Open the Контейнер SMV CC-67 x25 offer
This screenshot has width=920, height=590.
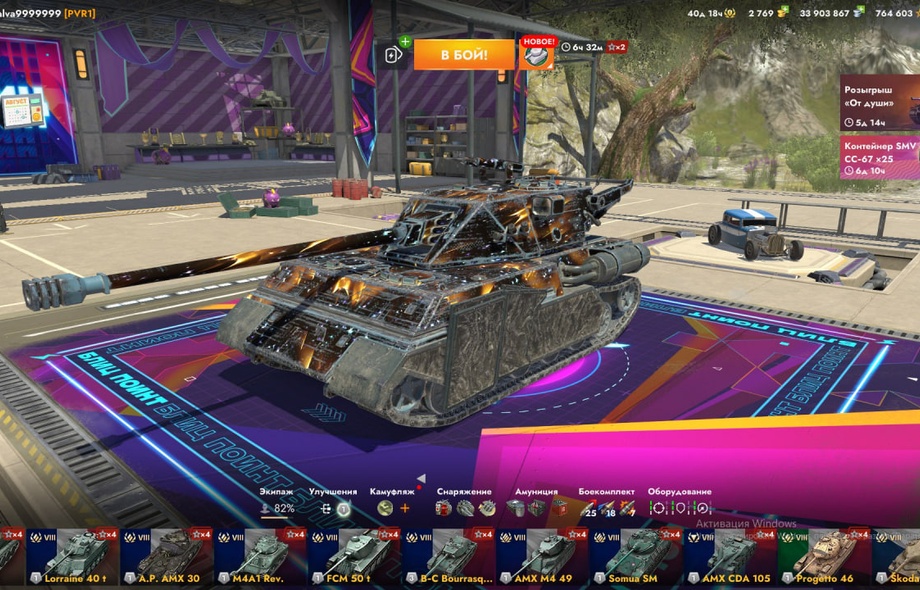tap(879, 157)
